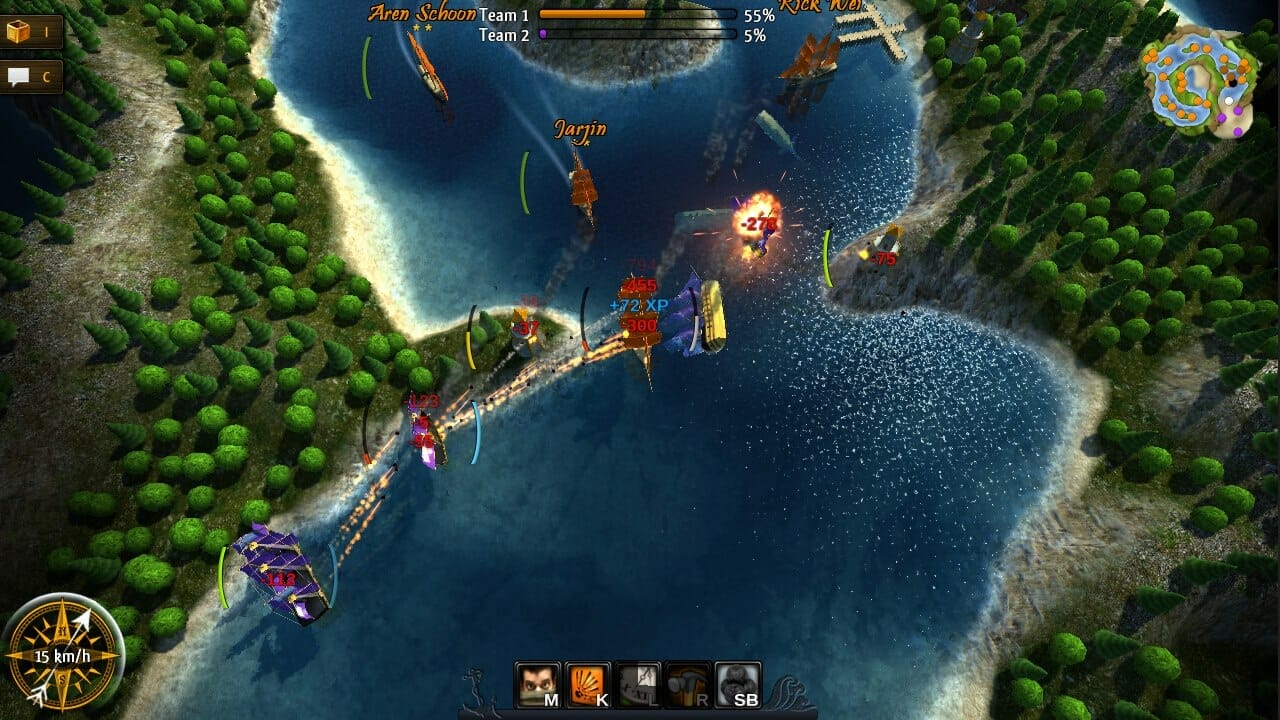
Task: Use the hammer repair ability
Action: point(688,685)
